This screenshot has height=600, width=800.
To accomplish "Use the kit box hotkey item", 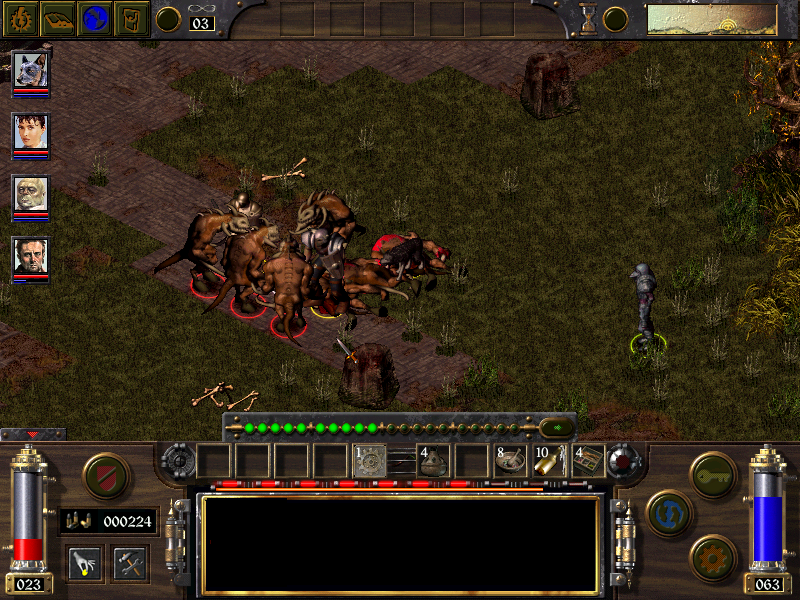I will click(x=588, y=461).
